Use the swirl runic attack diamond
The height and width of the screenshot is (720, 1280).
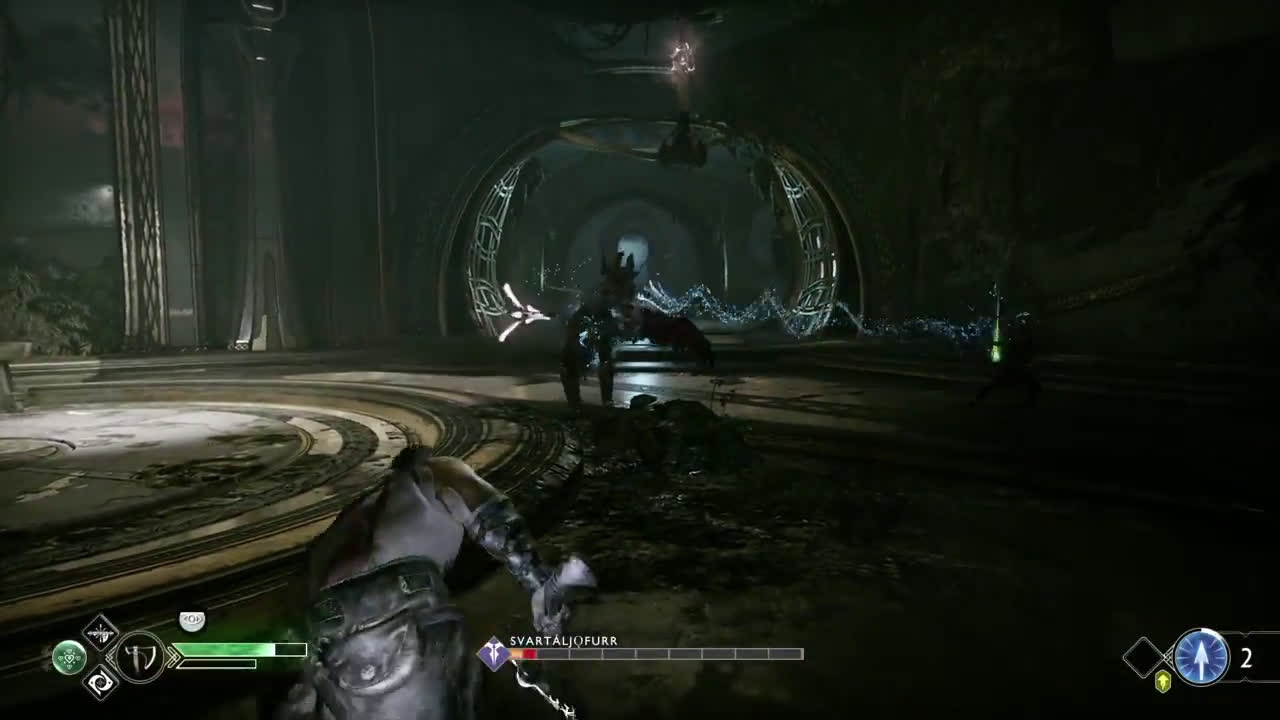pyautogui.click(x=100, y=682)
